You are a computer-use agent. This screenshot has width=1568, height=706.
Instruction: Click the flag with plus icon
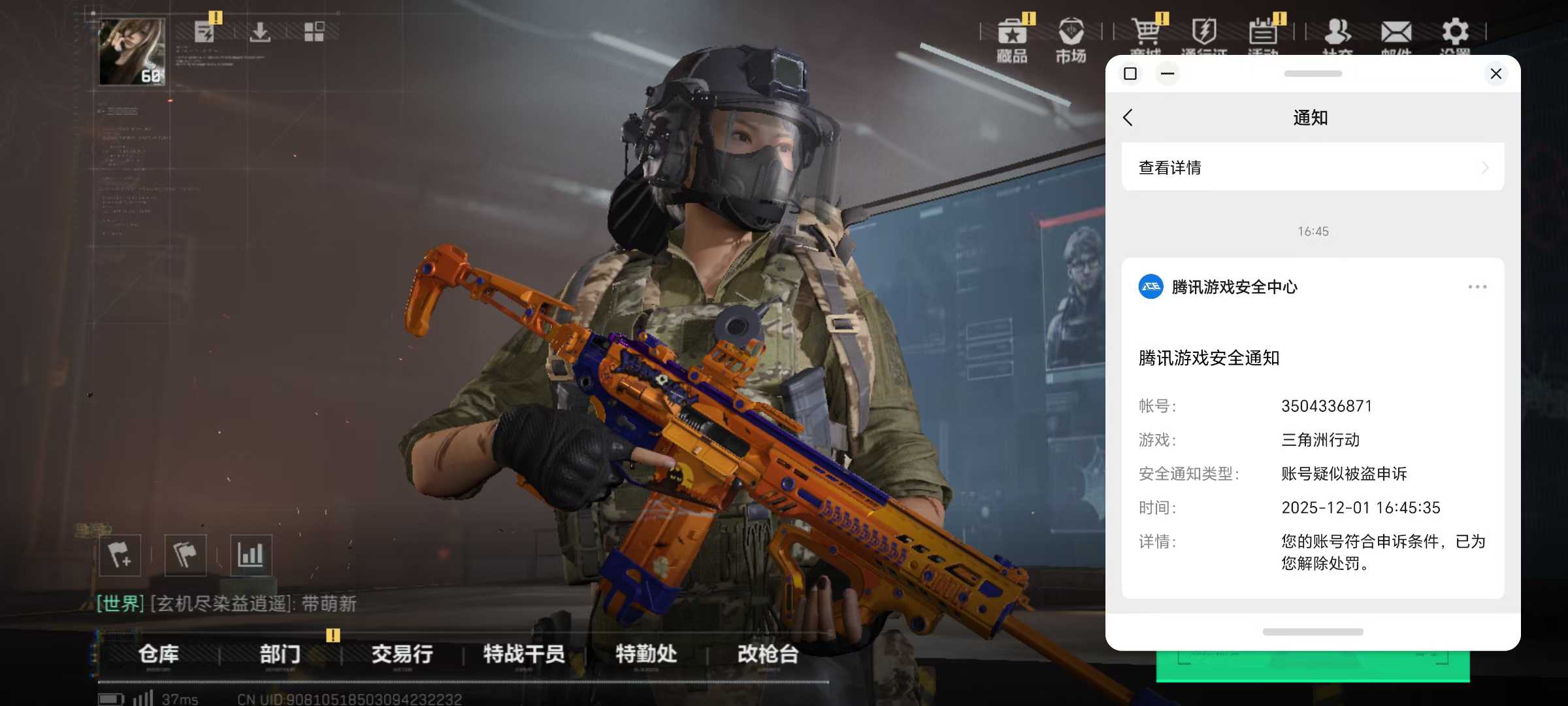coord(120,555)
